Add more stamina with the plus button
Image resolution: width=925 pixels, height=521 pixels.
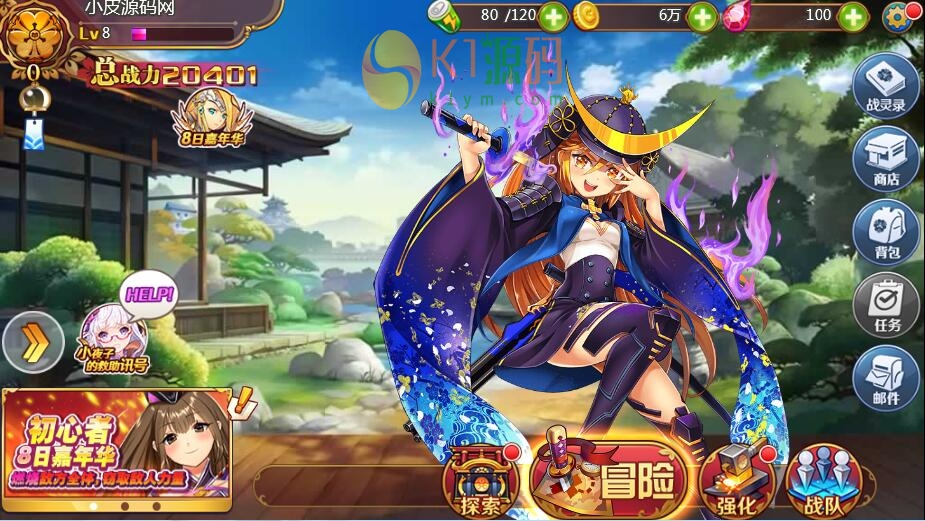553,16
